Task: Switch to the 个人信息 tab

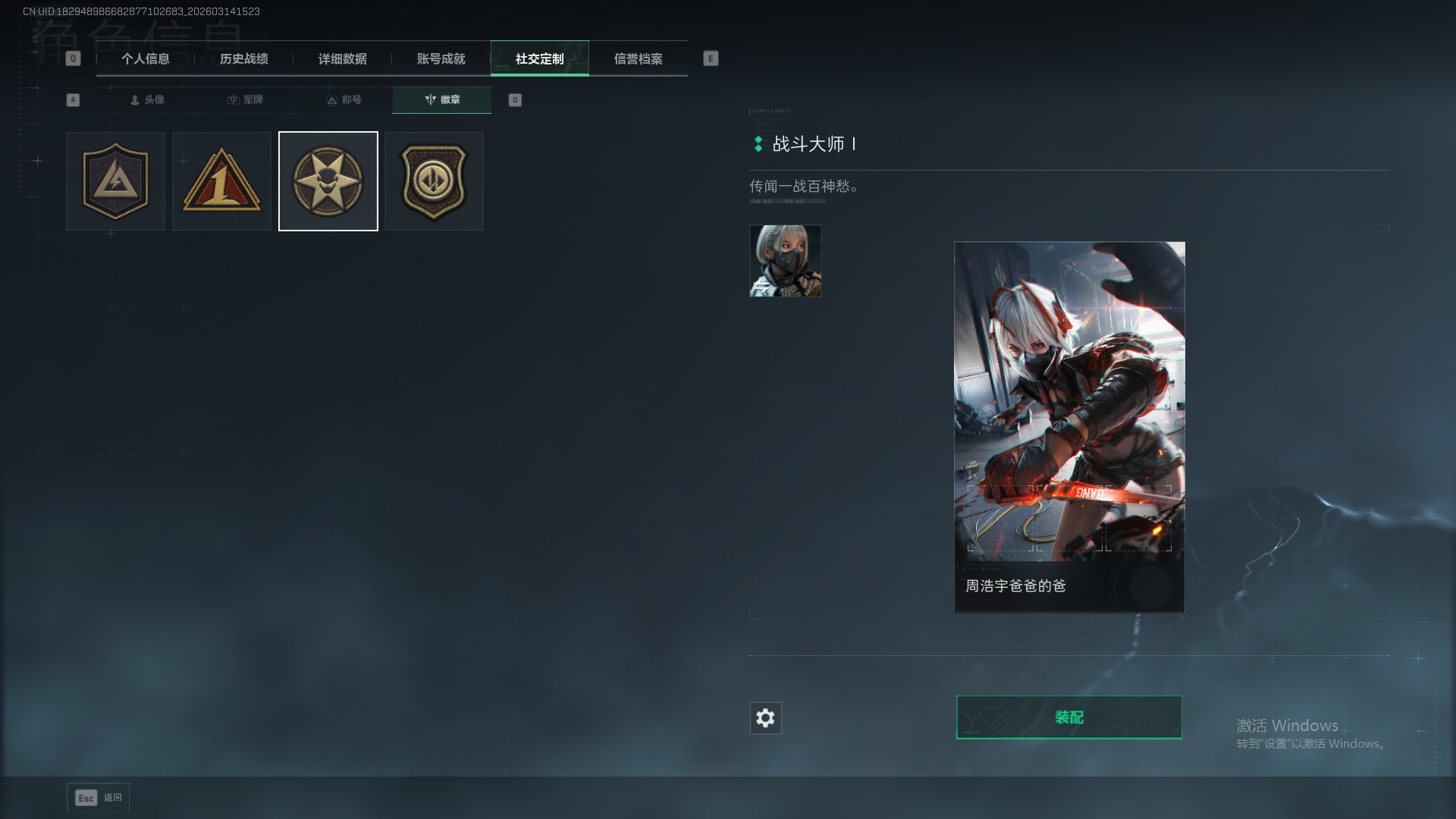Action: pos(146,59)
